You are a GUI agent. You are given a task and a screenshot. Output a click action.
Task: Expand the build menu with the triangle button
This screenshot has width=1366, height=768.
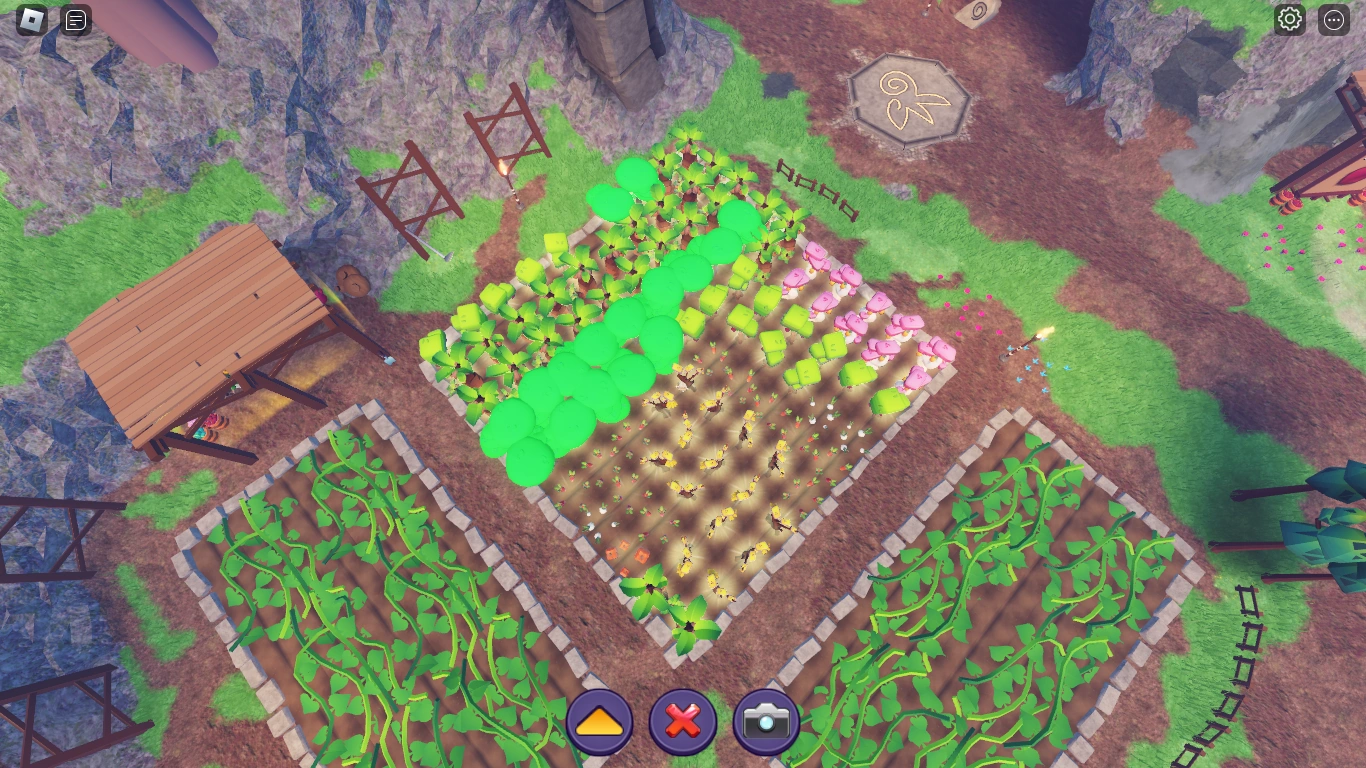tap(598, 719)
